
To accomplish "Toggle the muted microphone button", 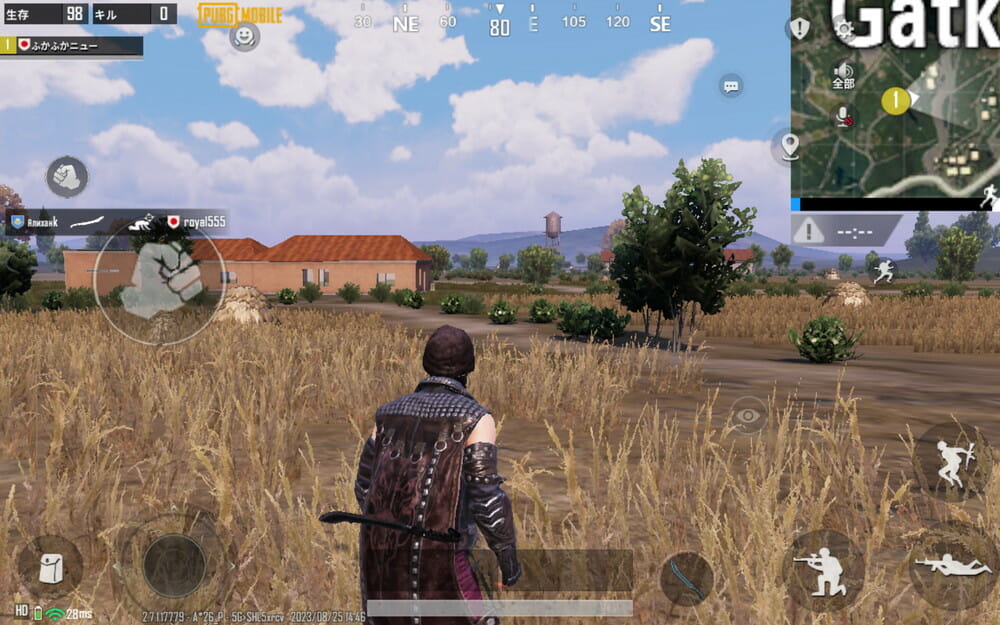I will 844,116.
